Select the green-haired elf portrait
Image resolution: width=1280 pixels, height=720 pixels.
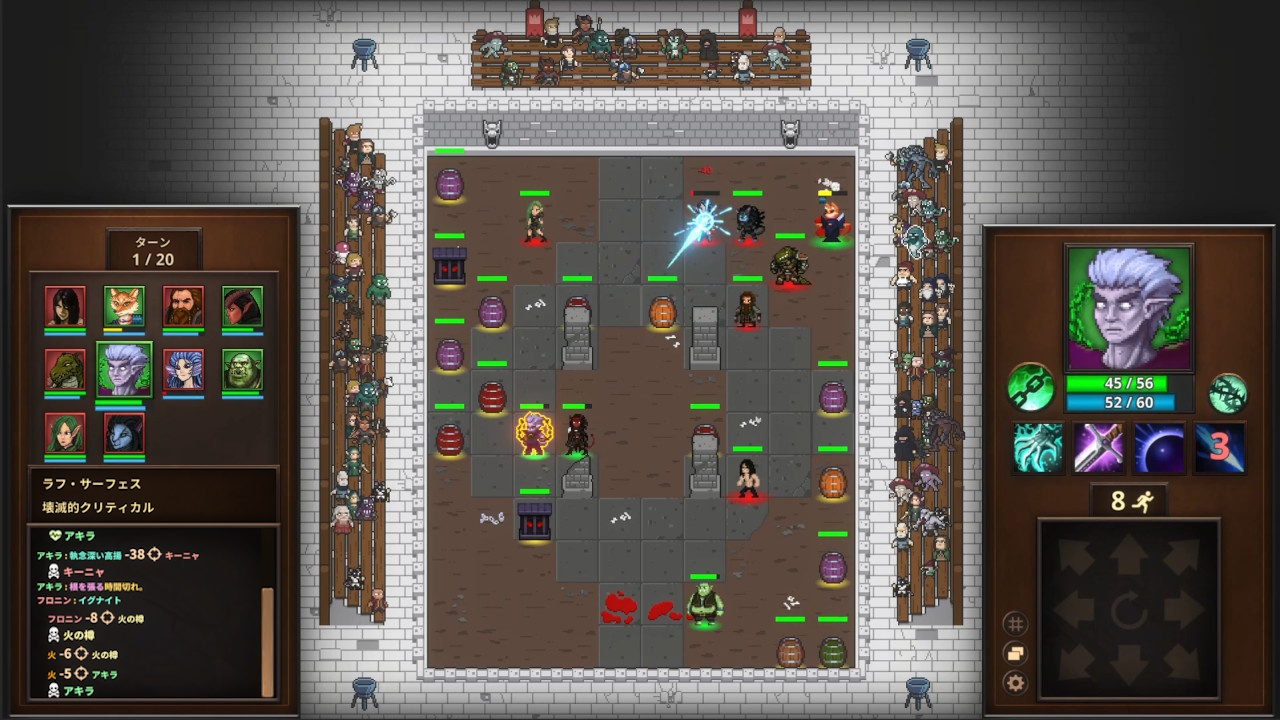(x=65, y=432)
